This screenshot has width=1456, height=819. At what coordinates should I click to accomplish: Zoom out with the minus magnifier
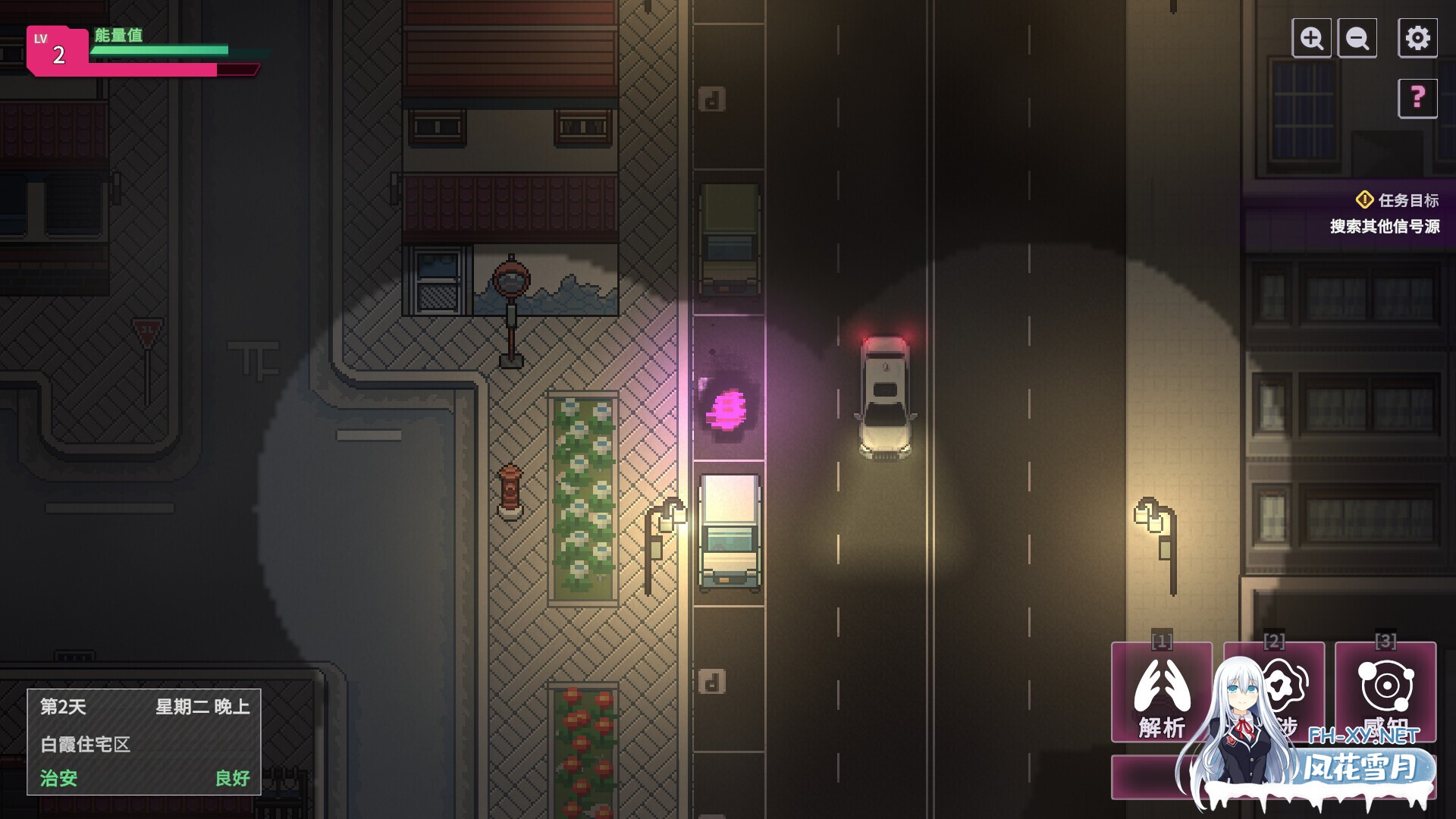pos(1357,38)
